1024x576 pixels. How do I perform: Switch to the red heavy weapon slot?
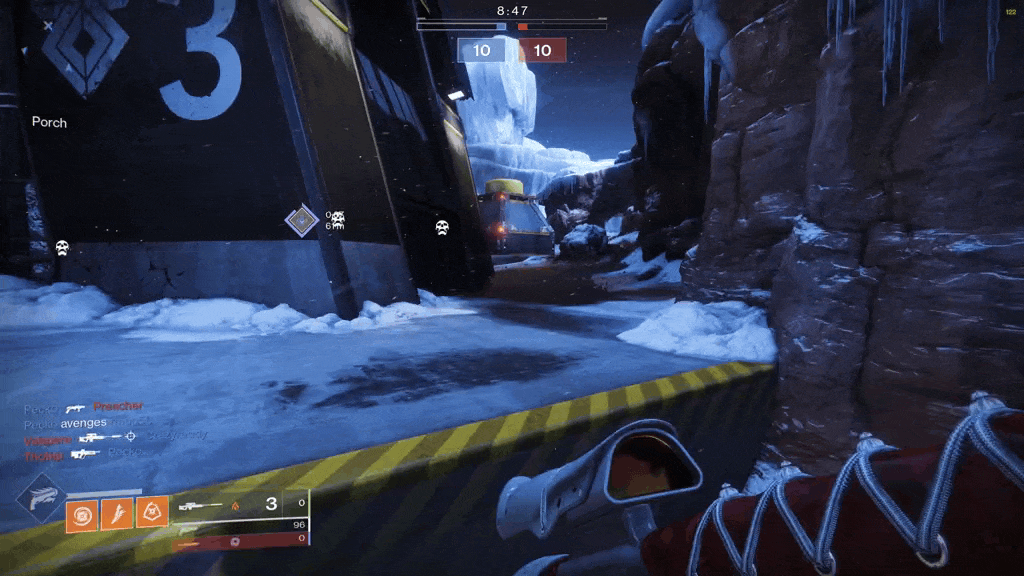[240, 540]
